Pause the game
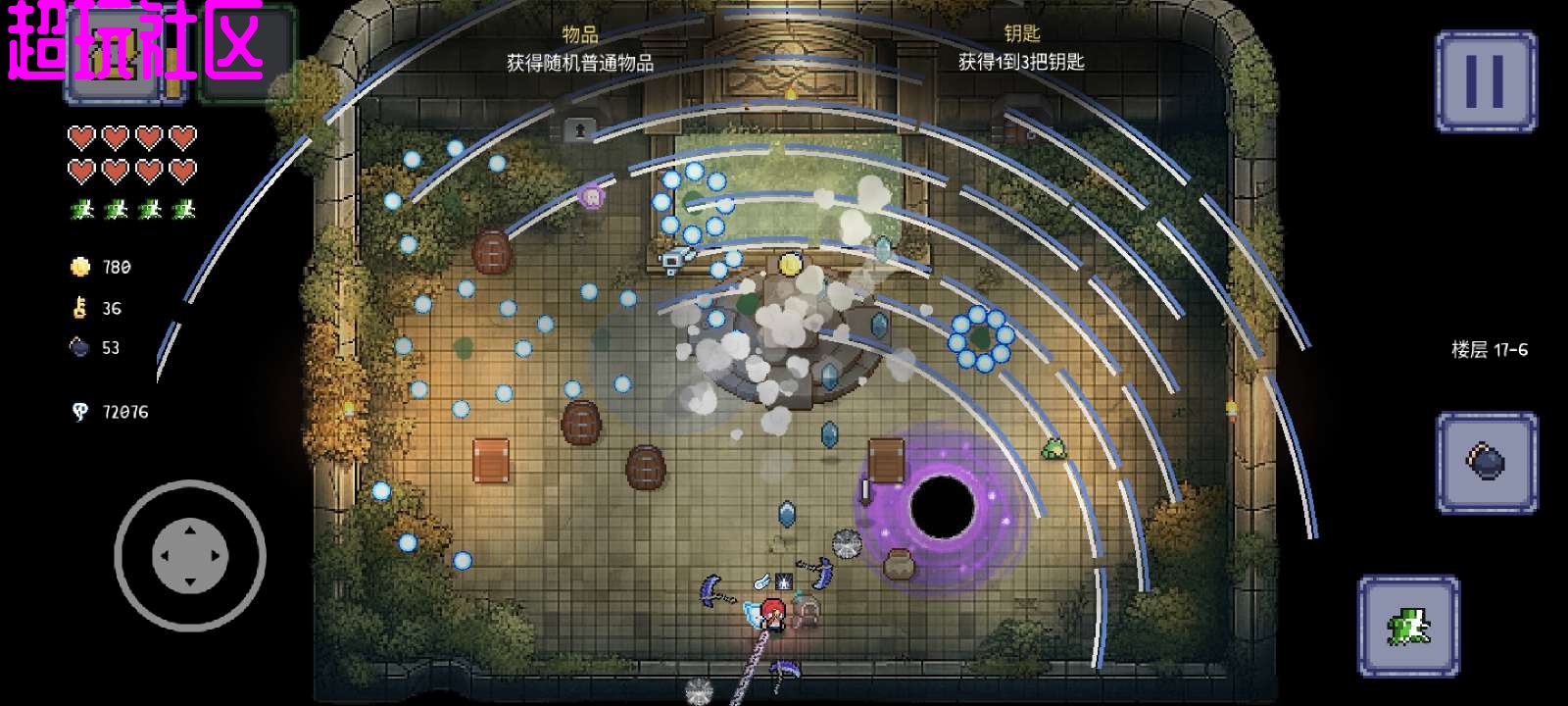Screen dimensions: 1568x706 point(1485,81)
